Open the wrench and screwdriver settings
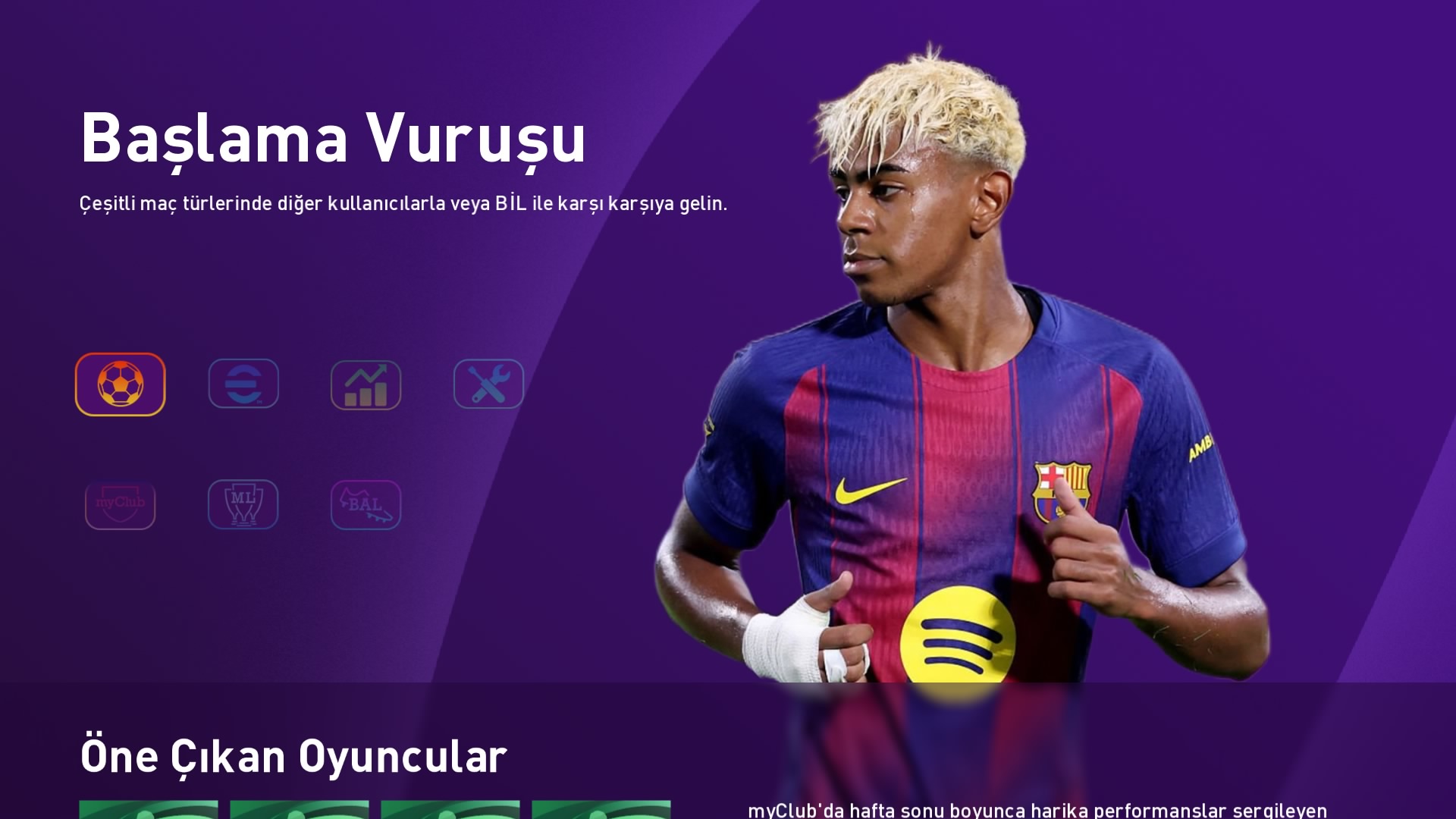 [x=488, y=384]
